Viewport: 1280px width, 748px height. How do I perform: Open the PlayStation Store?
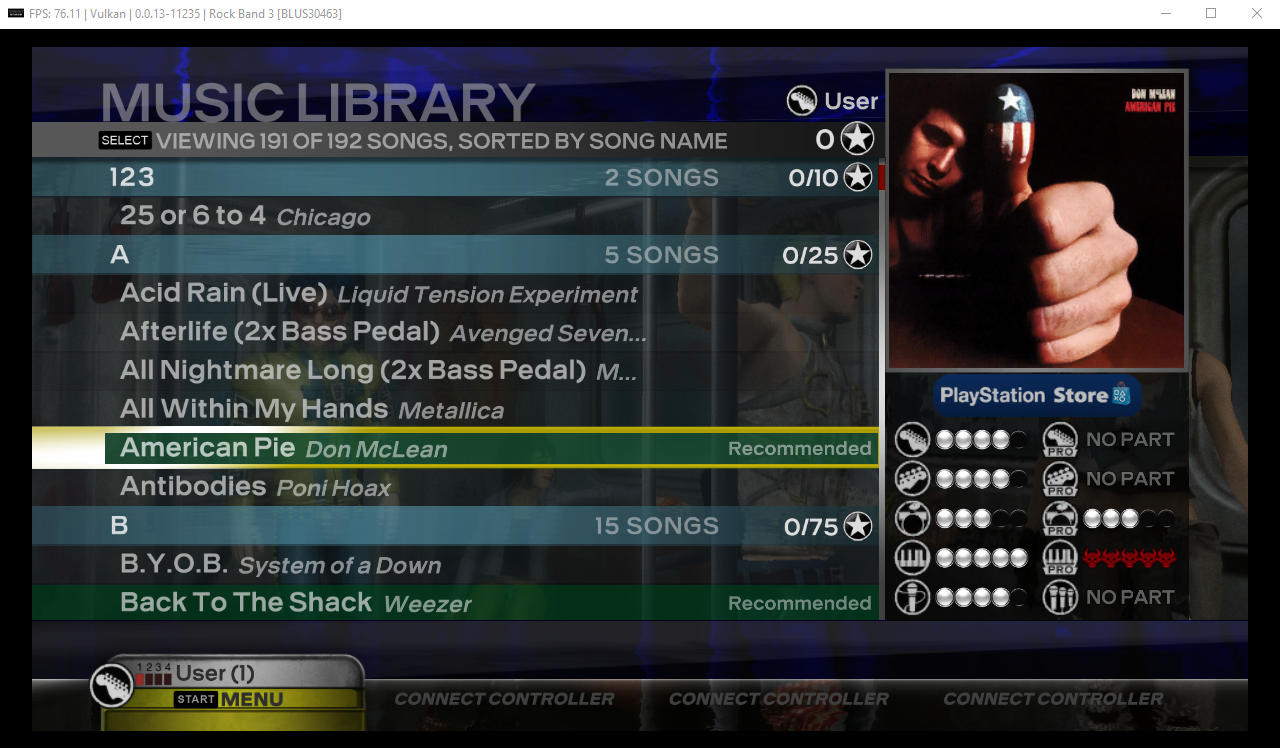[x=1037, y=395]
